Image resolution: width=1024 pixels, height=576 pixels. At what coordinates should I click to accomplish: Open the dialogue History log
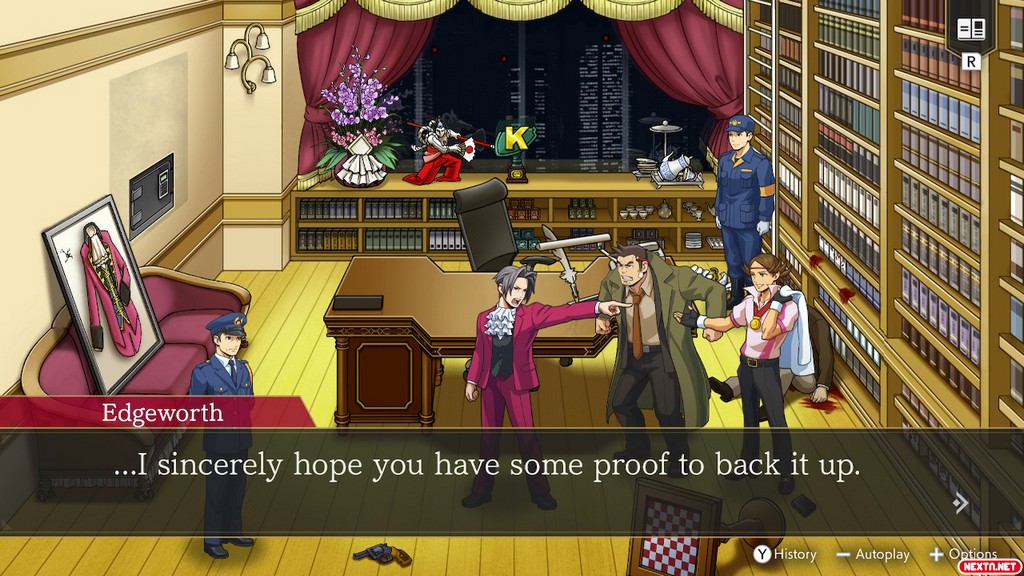(785, 554)
